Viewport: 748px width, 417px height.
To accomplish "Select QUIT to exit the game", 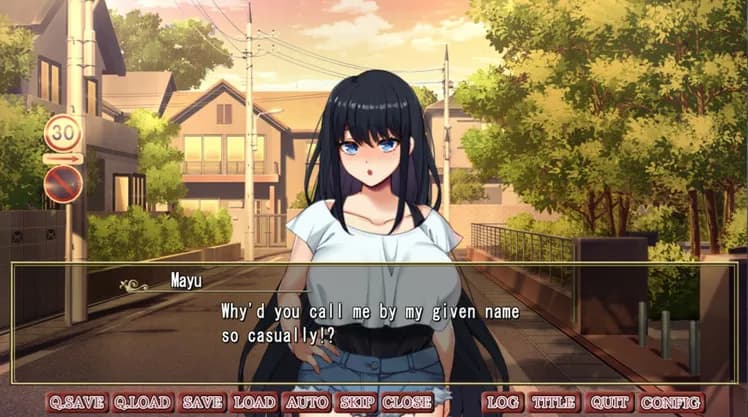I will 610,402.
